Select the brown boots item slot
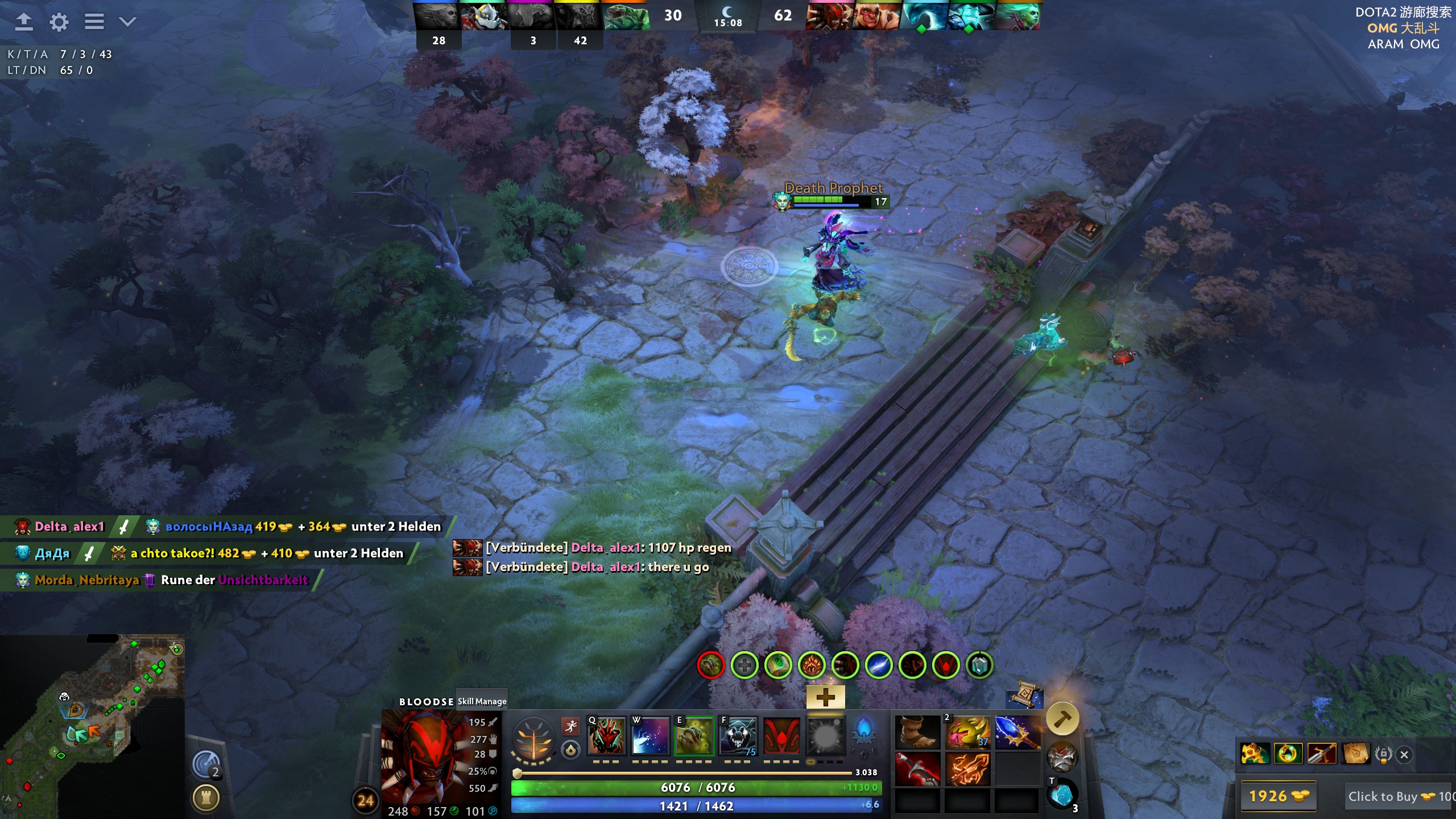 point(917,733)
